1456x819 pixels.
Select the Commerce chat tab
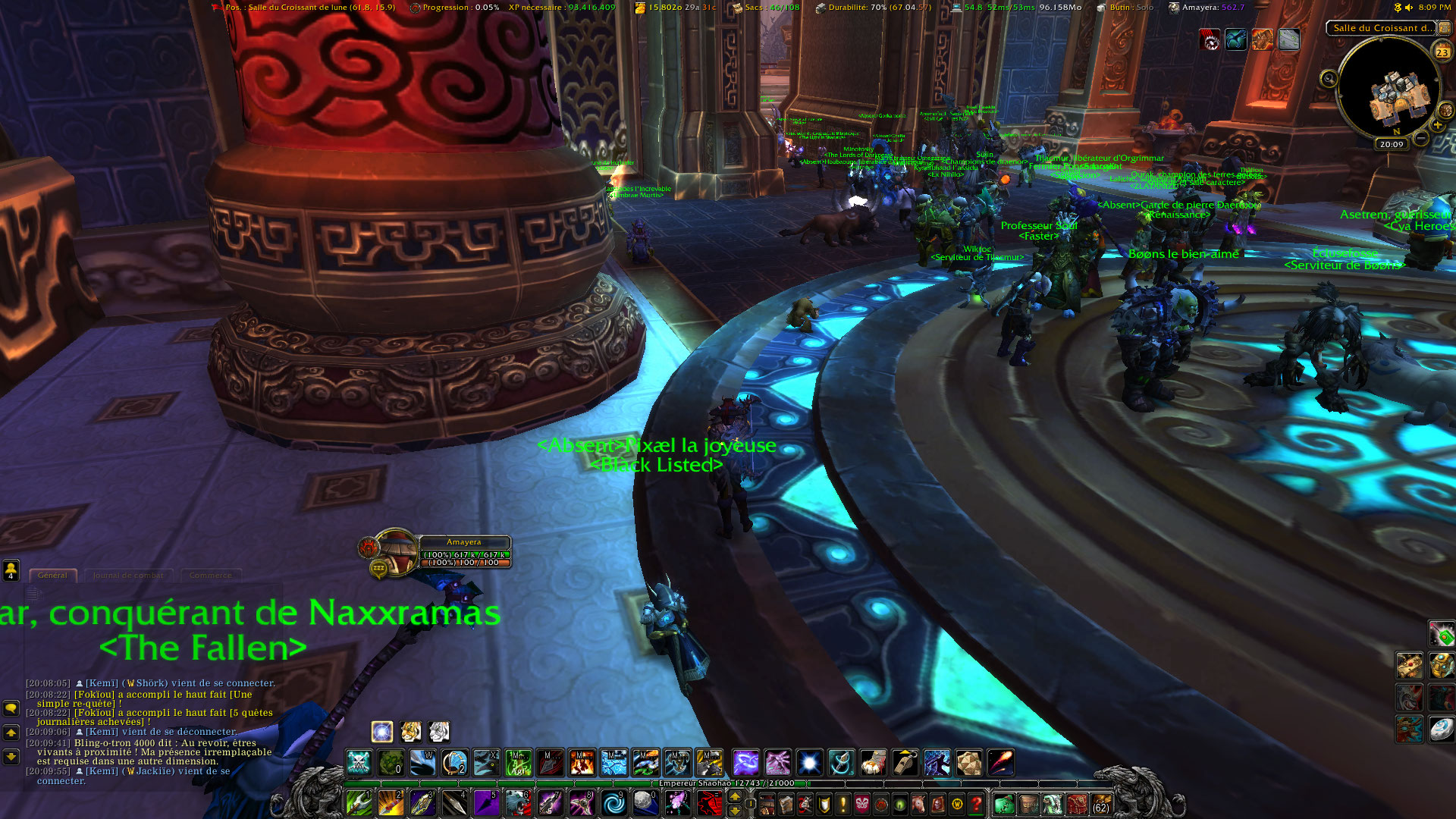(210, 576)
